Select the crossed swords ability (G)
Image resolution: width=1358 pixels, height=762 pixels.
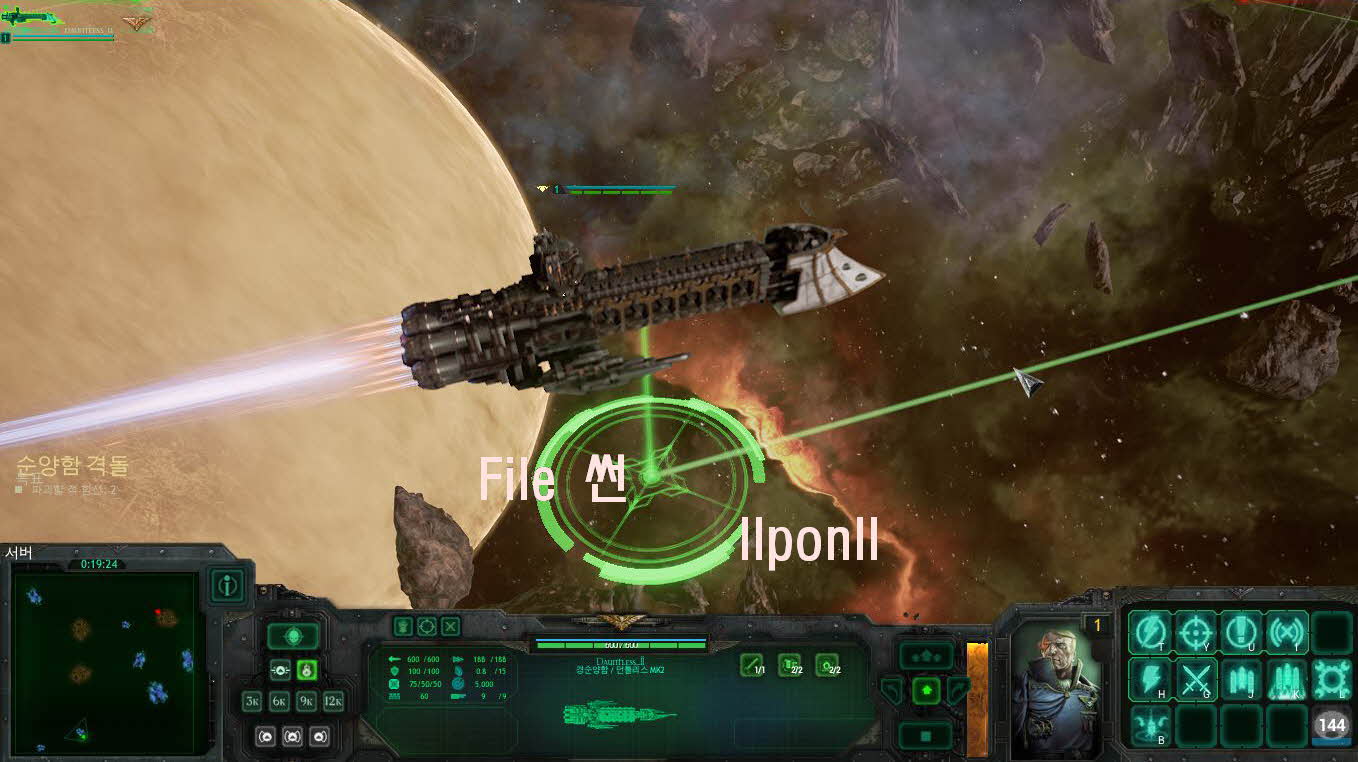1196,678
